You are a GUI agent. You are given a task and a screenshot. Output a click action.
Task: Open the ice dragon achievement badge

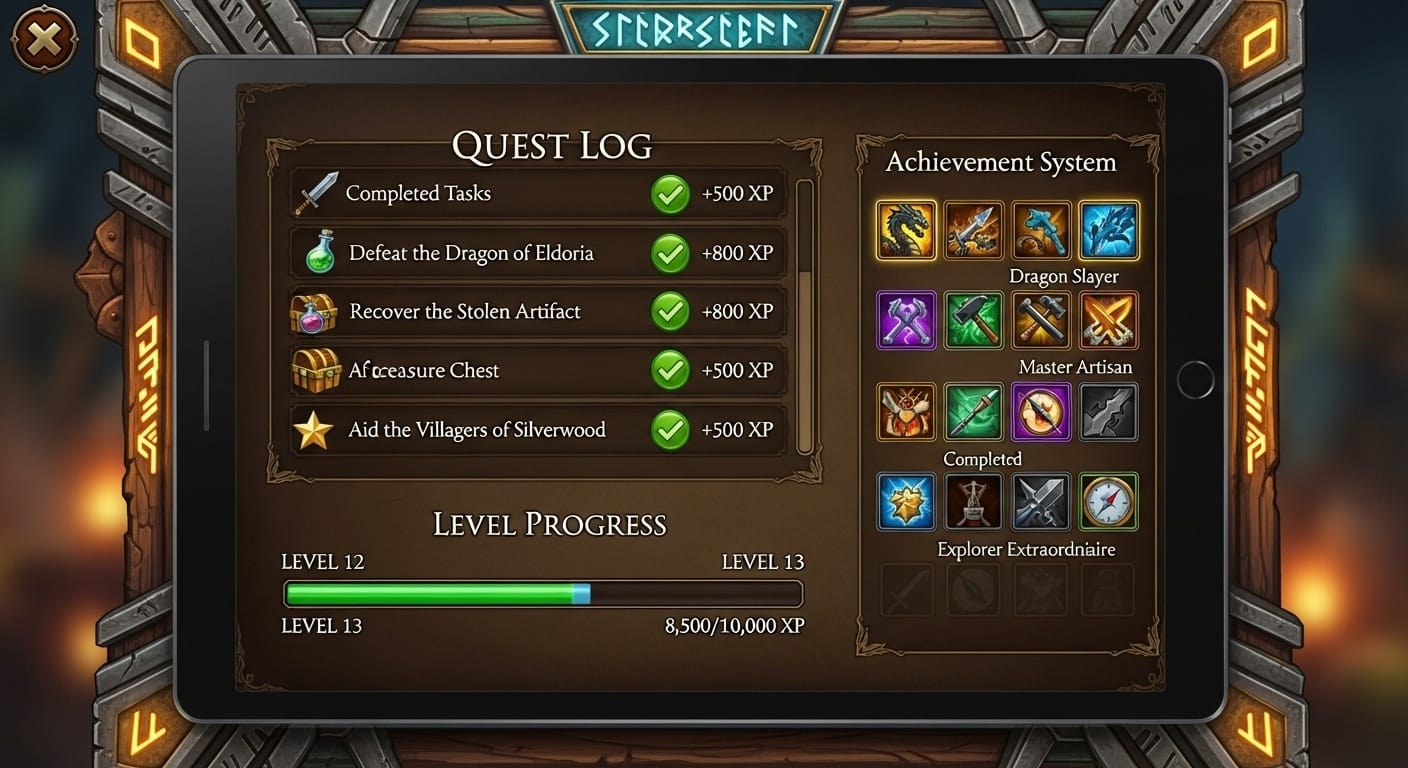1109,230
